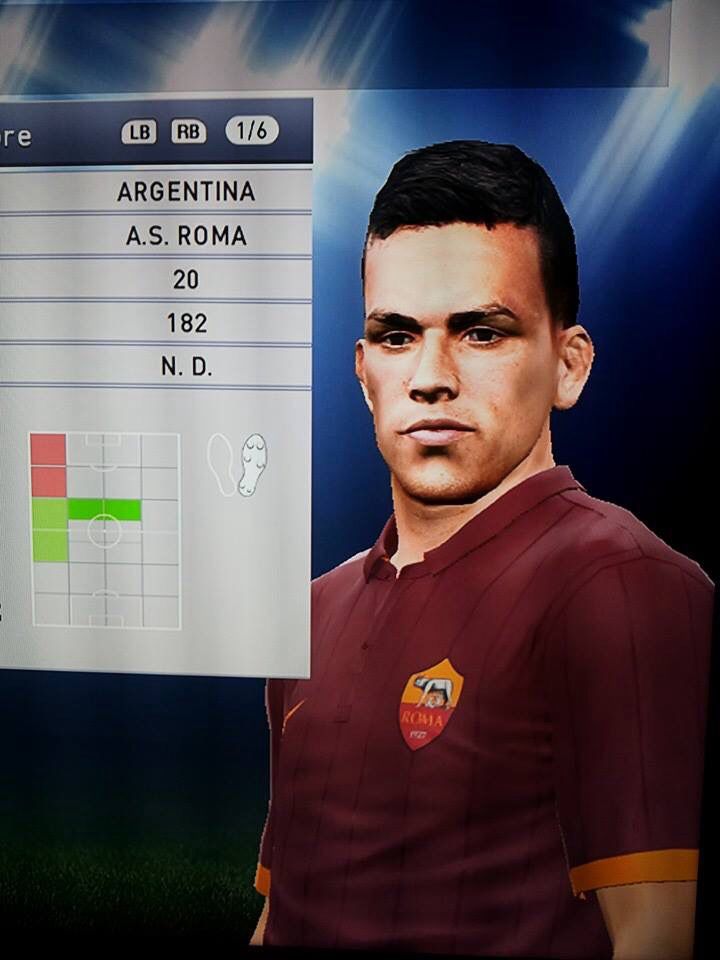Open the playing positions pitch diagram
This screenshot has height=960, width=720.
tap(105, 530)
